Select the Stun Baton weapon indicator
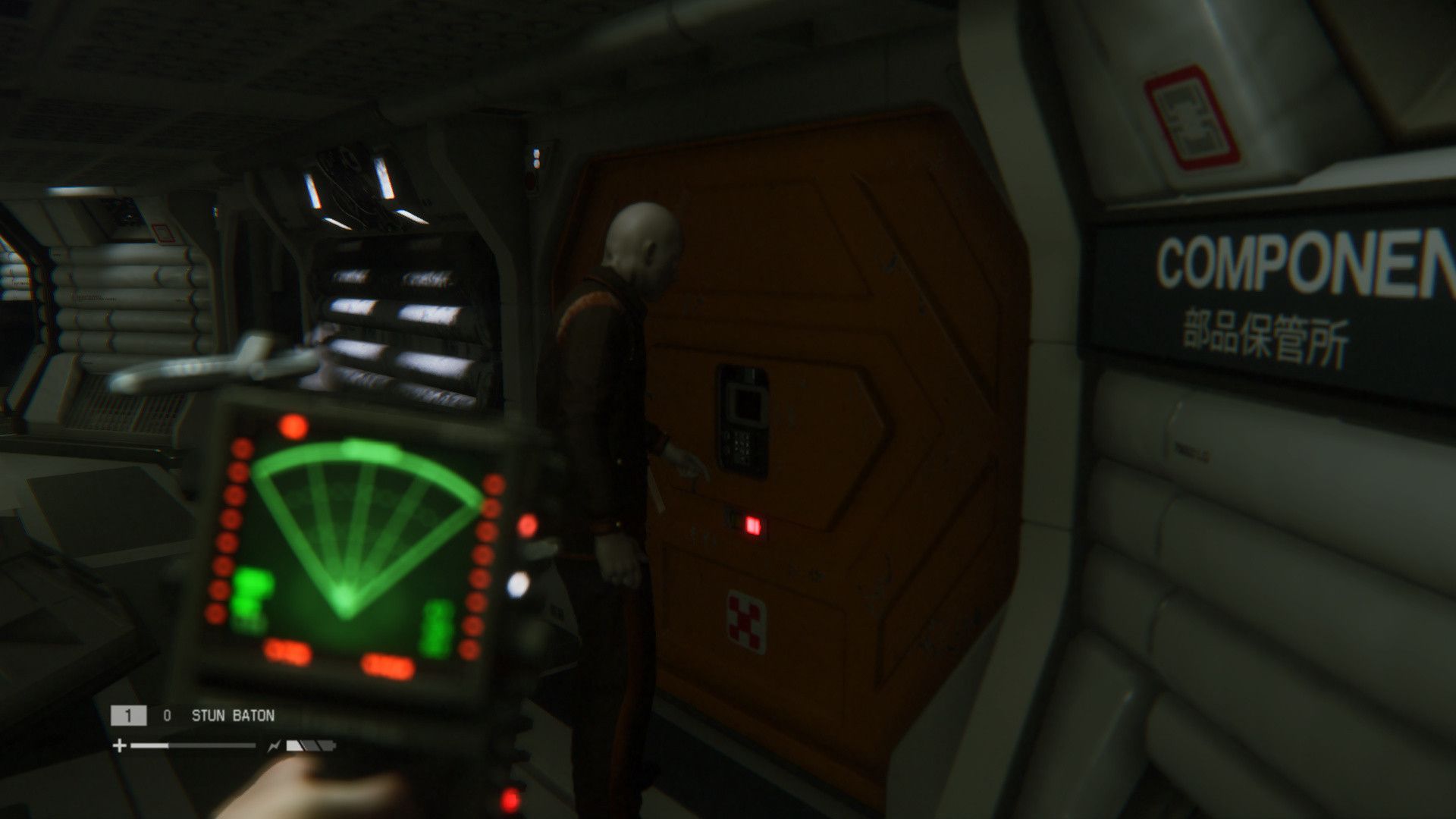The image size is (1456, 819). [x=232, y=715]
